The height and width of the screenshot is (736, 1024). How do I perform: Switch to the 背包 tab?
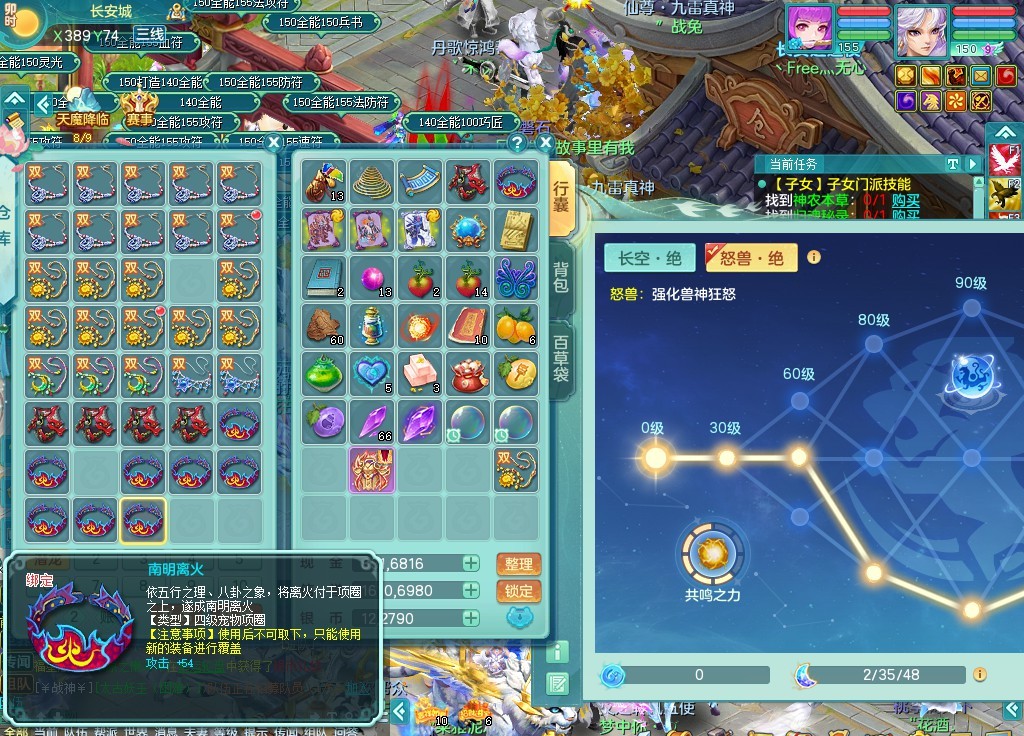pos(561,278)
